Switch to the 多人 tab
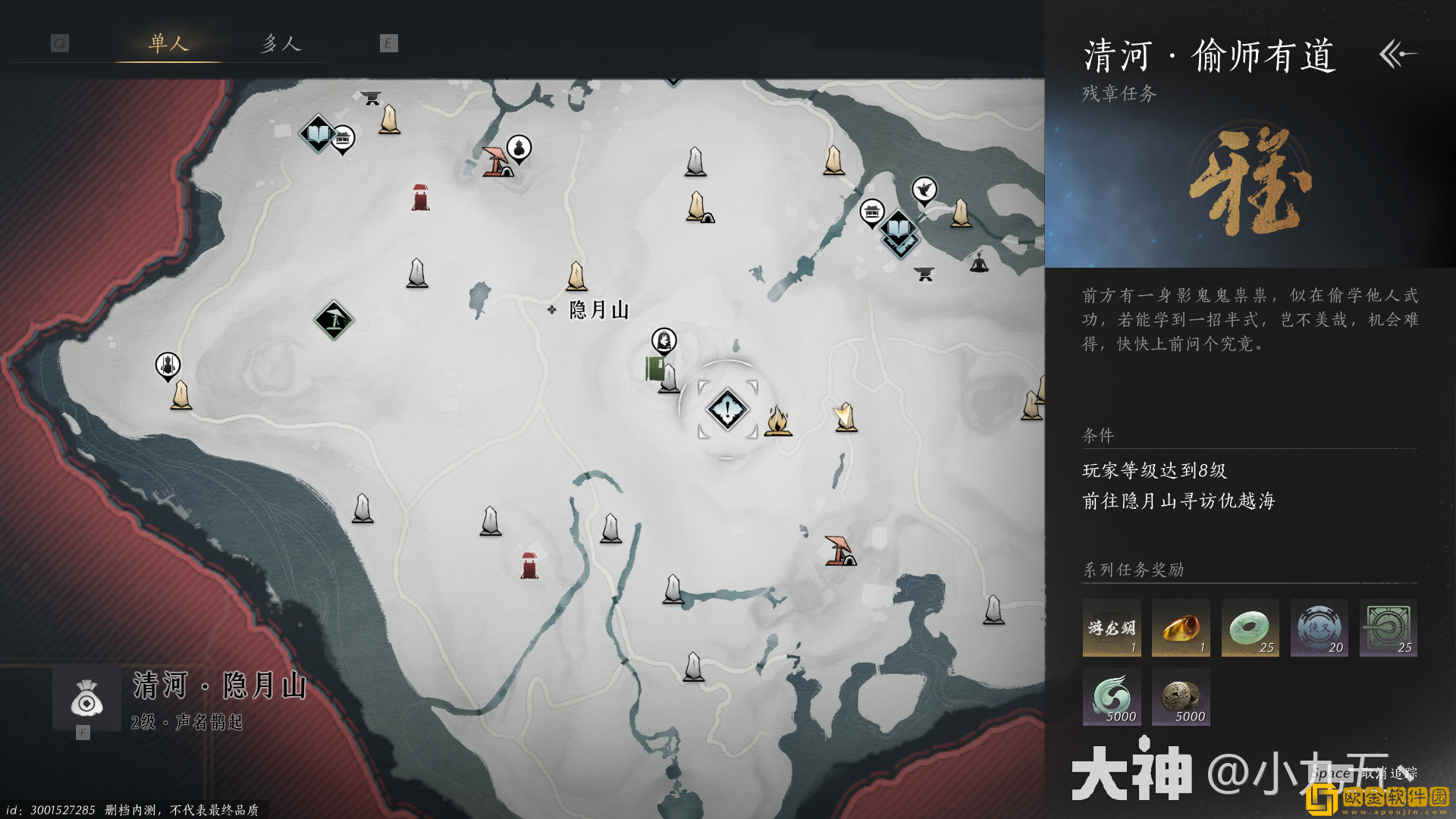Viewport: 1456px width, 819px height. click(x=281, y=43)
